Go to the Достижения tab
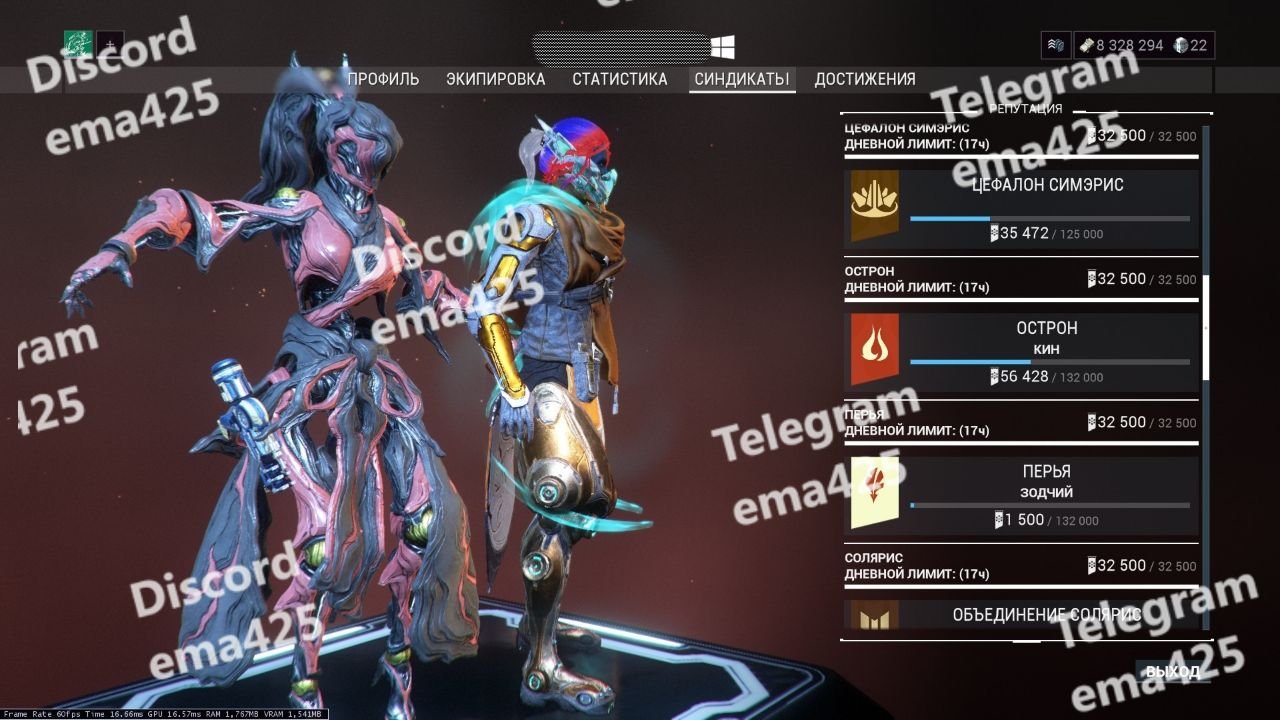1280x720 pixels. coord(865,79)
